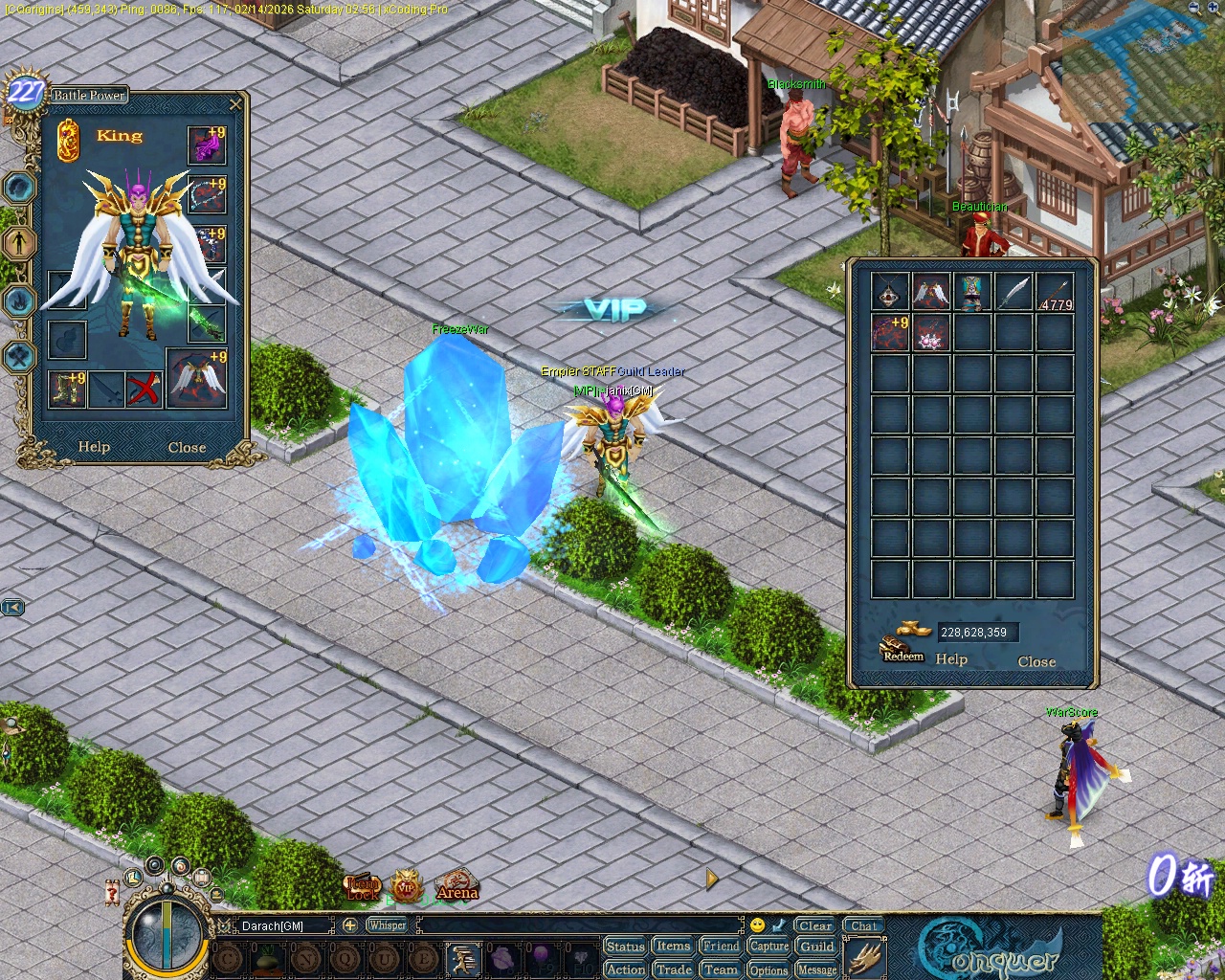Open the Options menu

[x=768, y=969]
